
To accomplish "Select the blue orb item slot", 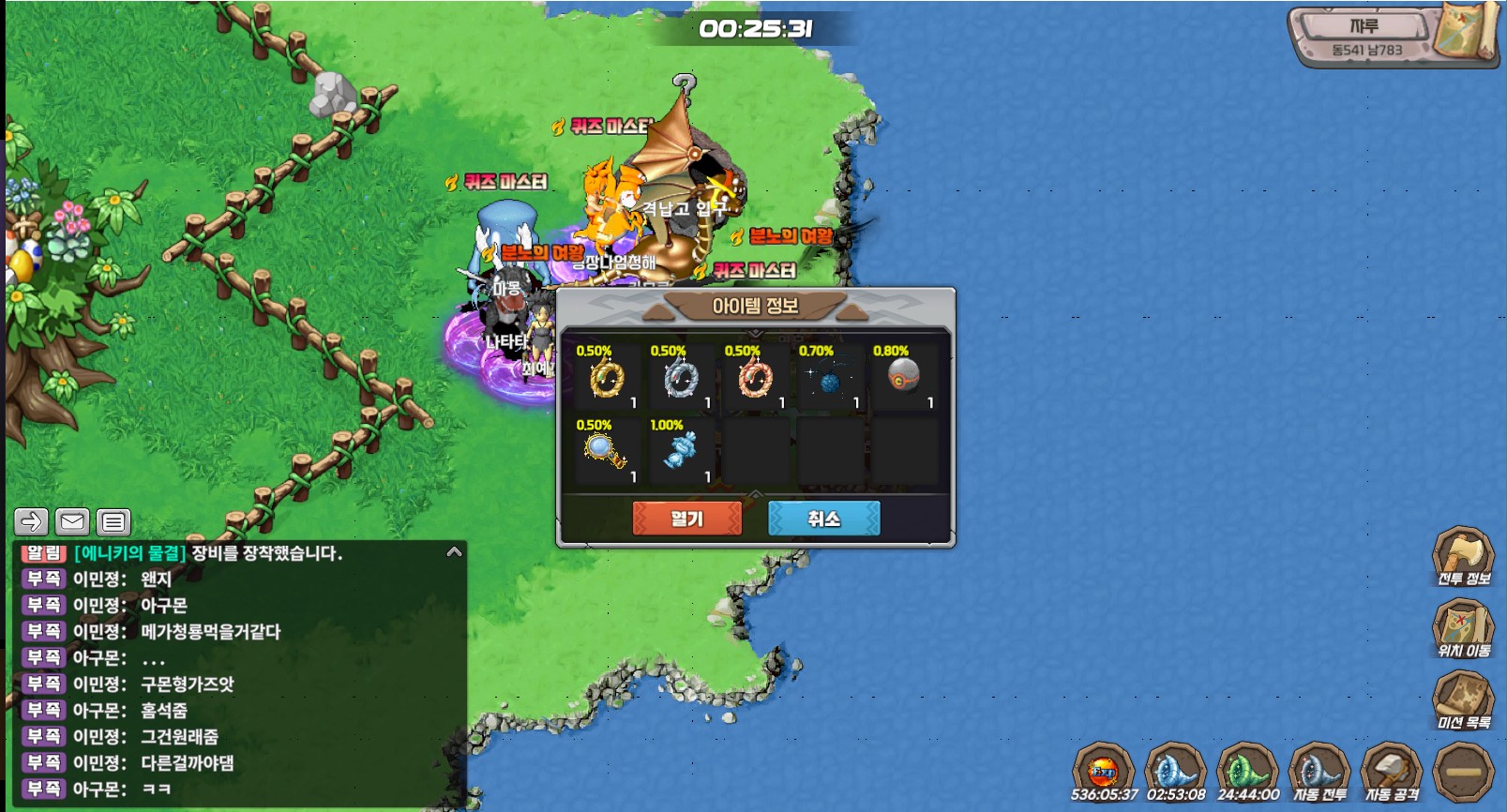I will point(830,378).
